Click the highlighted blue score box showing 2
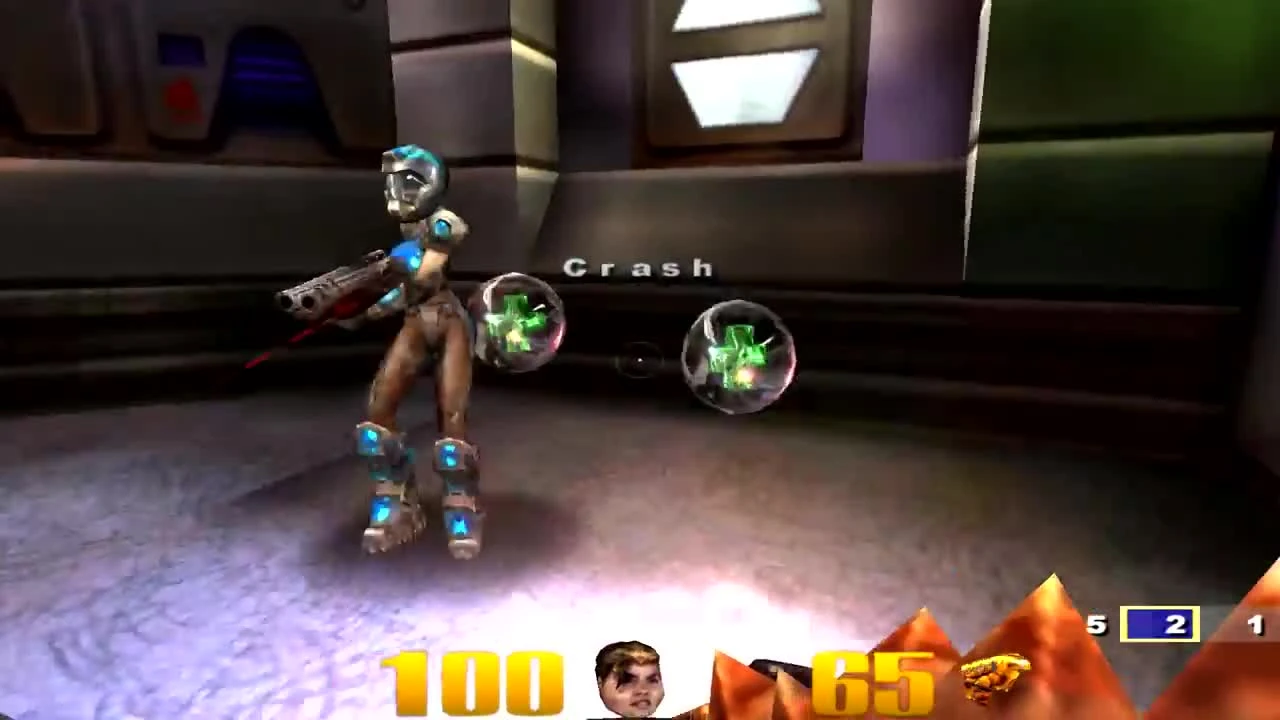This screenshot has width=1280, height=720. point(1160,625)
